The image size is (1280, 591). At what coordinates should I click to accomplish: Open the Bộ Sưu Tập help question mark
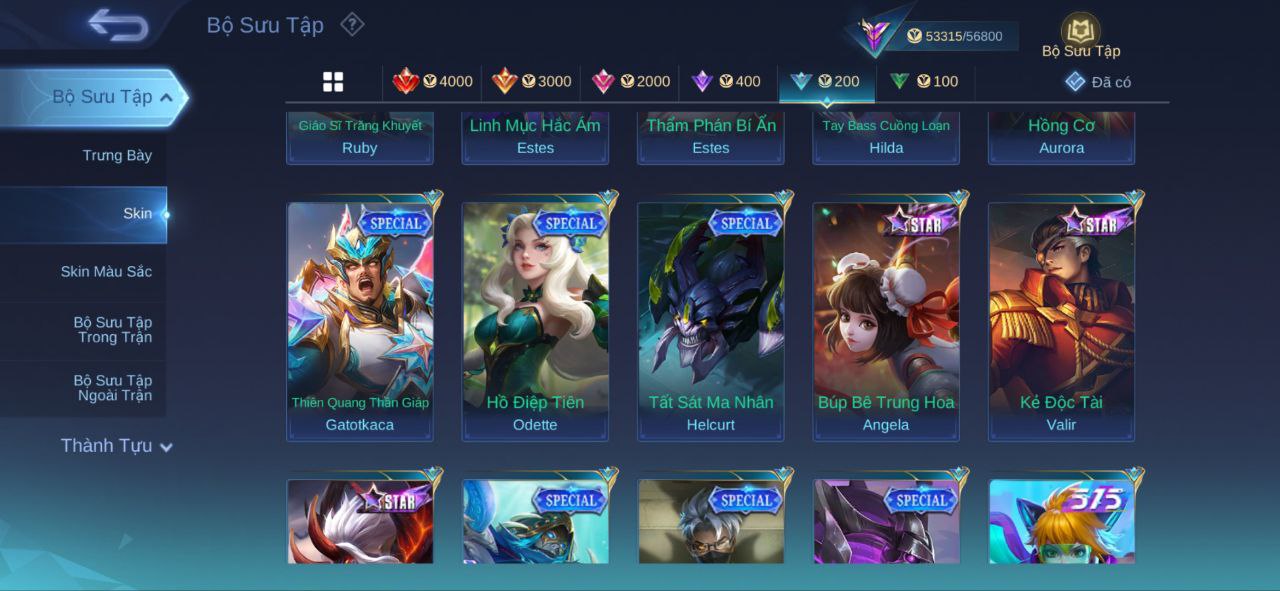tap(352, 24)
